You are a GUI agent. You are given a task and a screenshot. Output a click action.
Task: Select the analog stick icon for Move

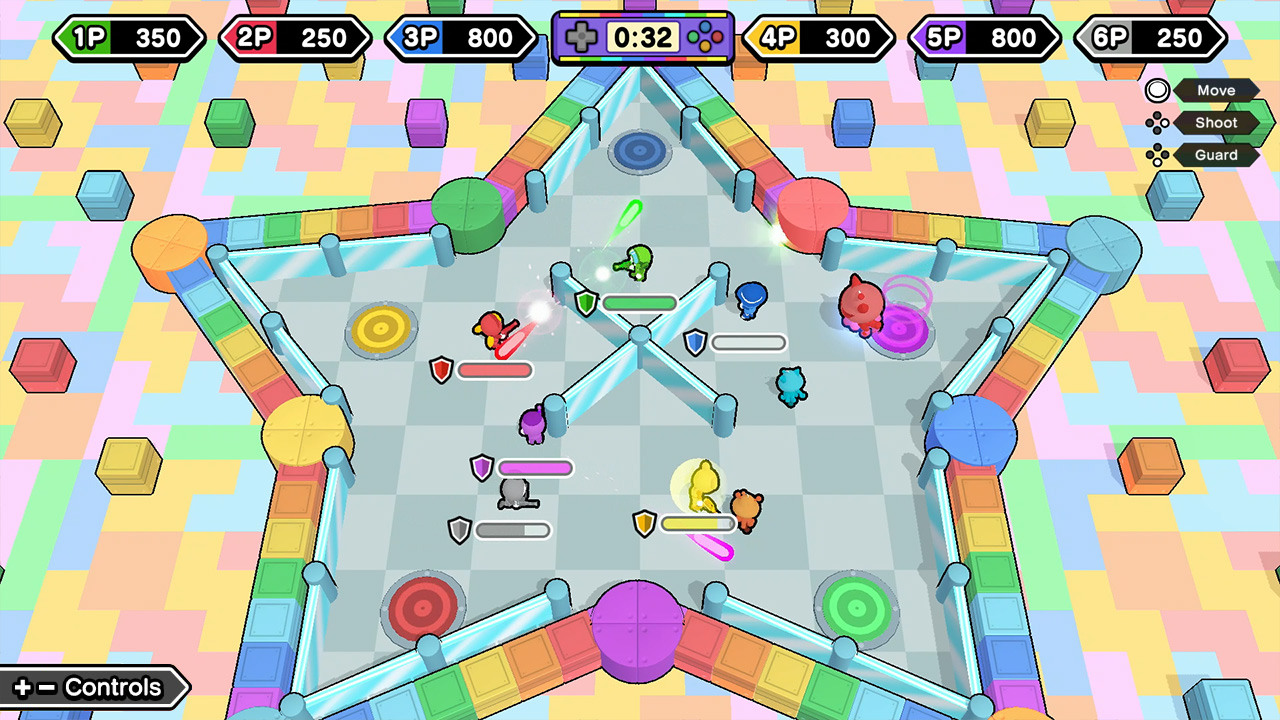click(x=1157, y=90)
